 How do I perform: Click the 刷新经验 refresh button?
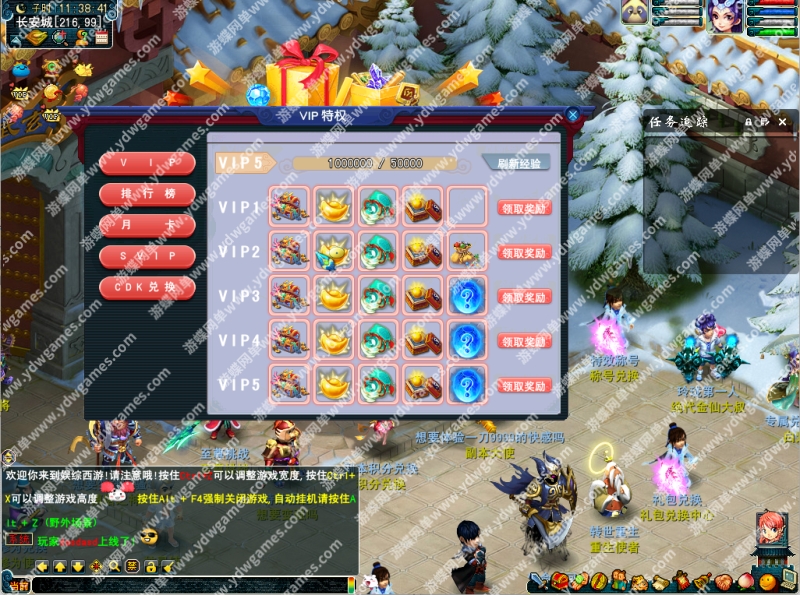tap(516, 163)
